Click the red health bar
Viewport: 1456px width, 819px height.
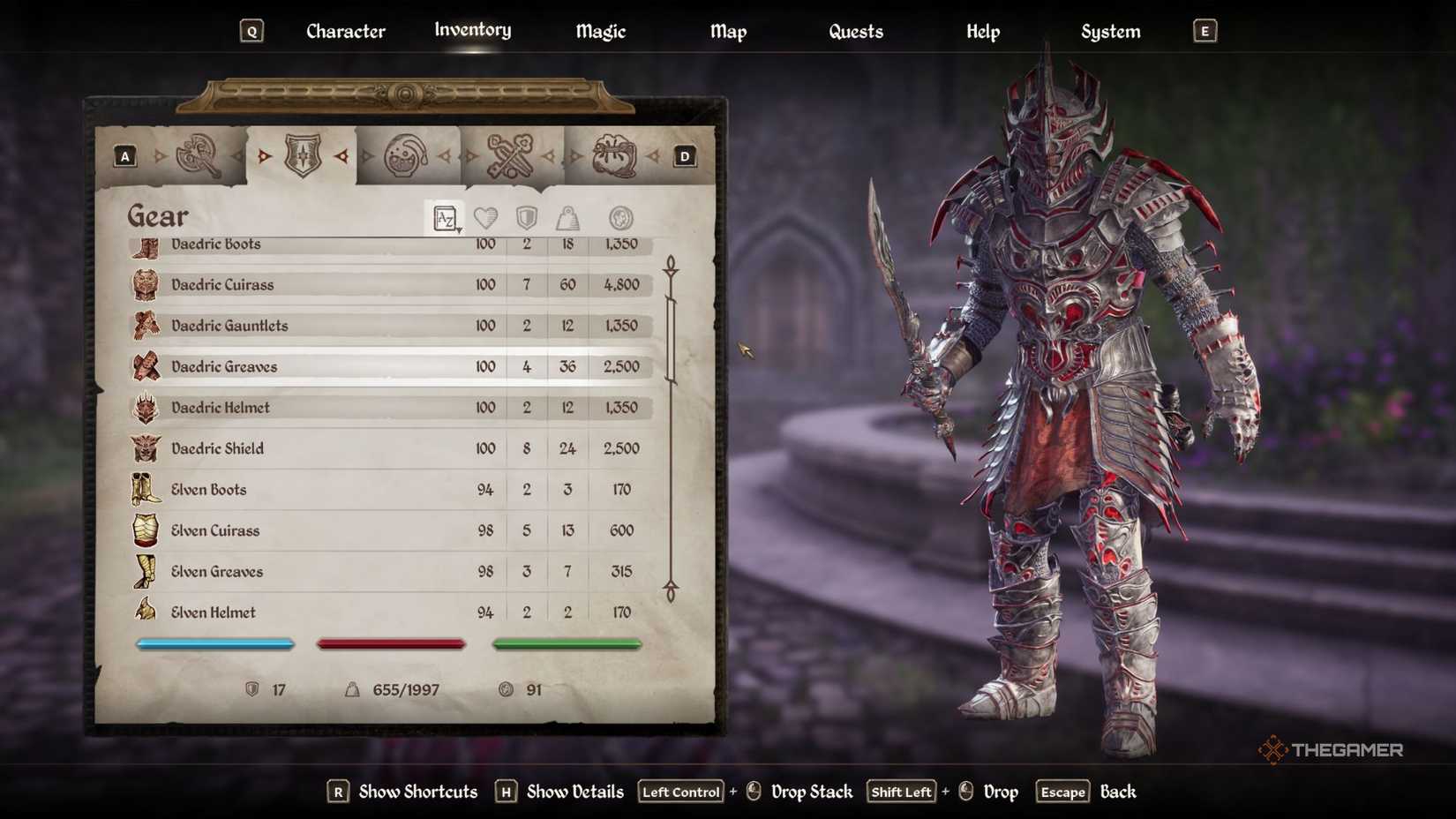[x=391, y=643]
